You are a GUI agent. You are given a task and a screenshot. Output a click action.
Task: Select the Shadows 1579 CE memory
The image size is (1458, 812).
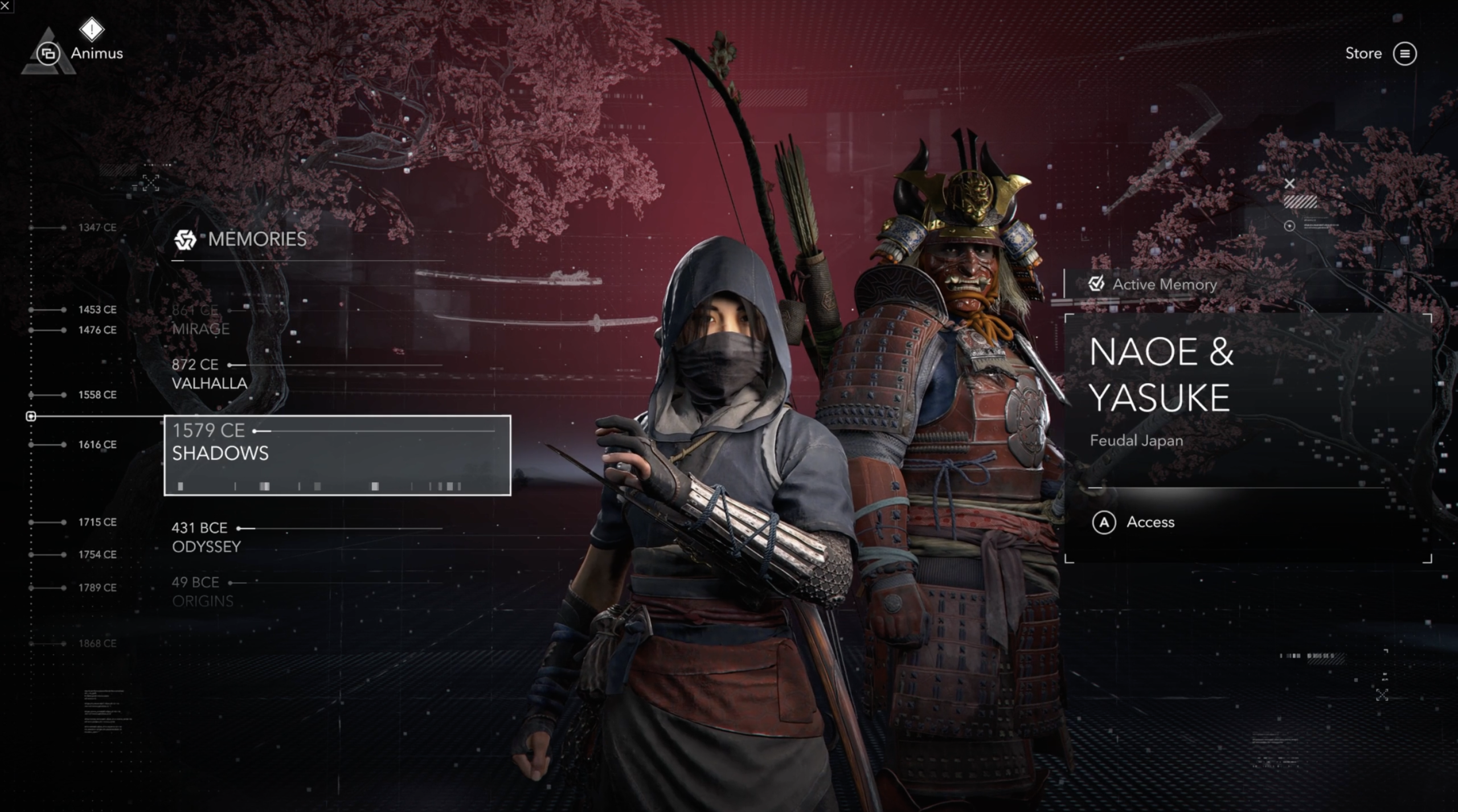tap(337, 455)
